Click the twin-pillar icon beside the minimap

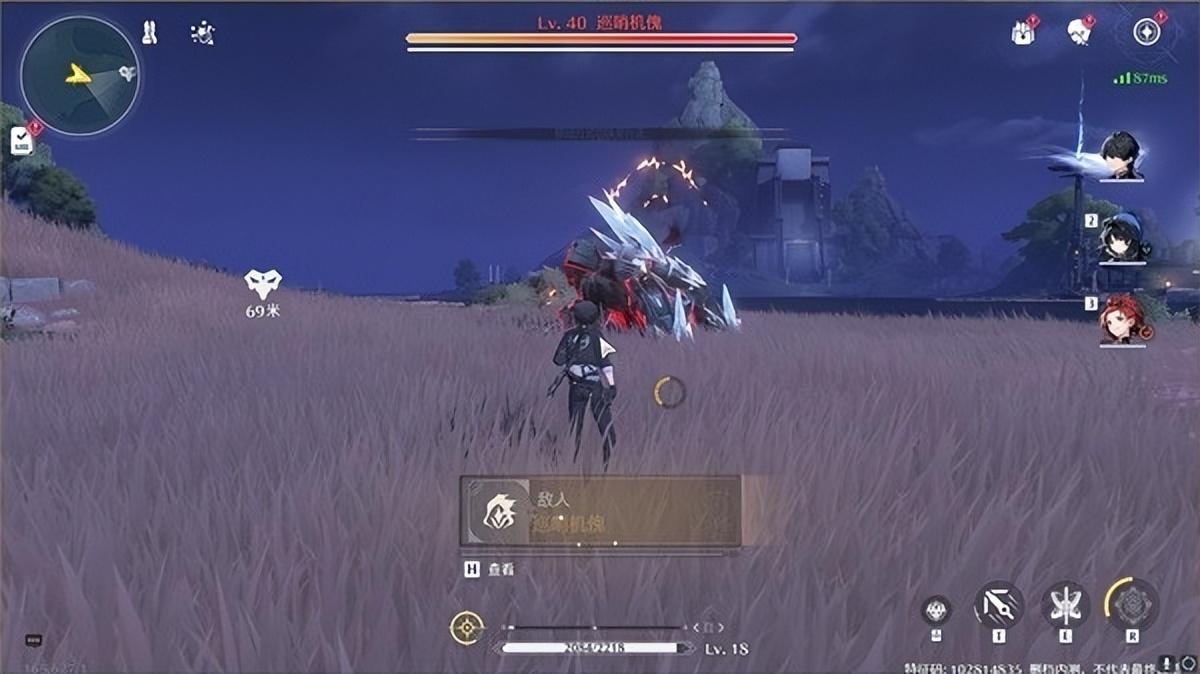pyautogui.click(x=149, y=33)
